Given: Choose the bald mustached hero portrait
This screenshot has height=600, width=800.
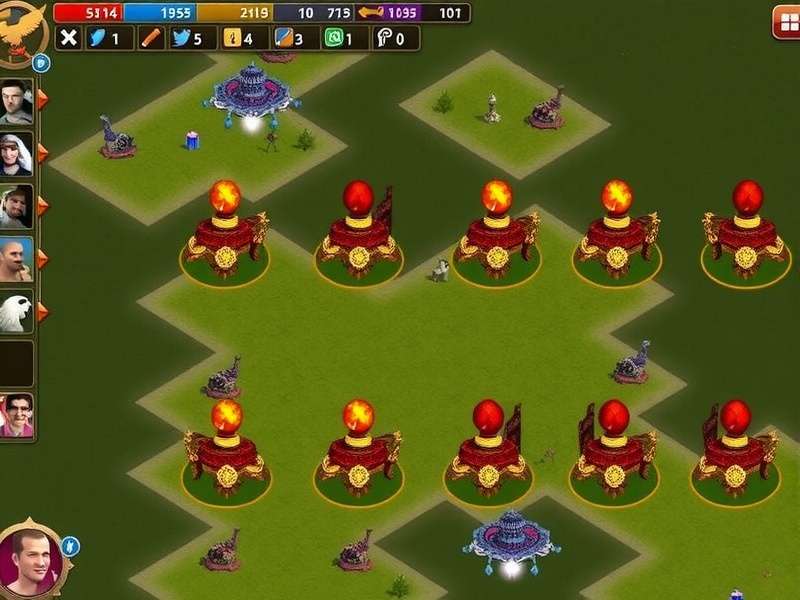Looking at the screenshot, I should tap(17, 258).
